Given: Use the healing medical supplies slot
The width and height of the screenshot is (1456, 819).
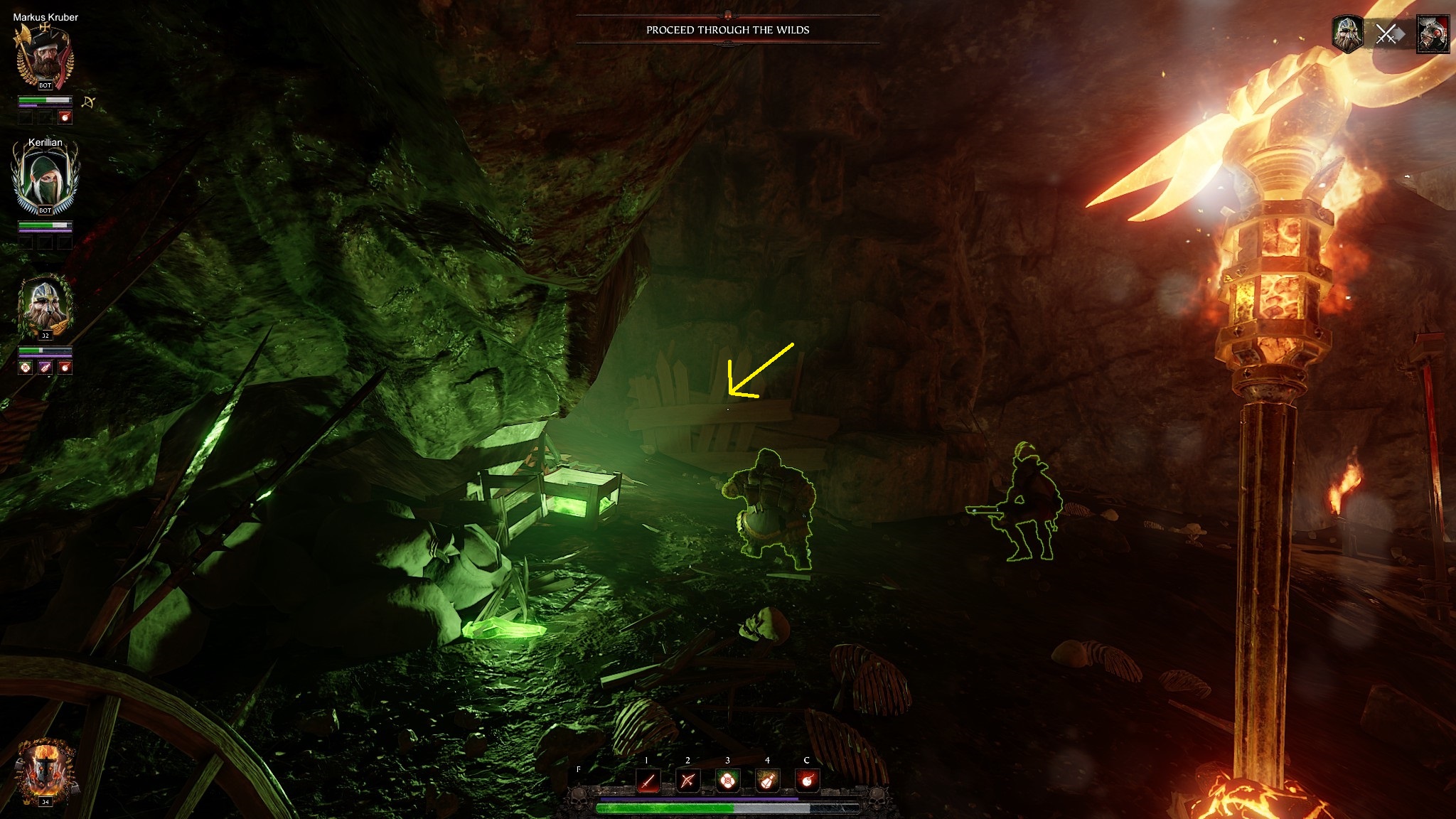Looking at the screenshot, I should (727, 781).
